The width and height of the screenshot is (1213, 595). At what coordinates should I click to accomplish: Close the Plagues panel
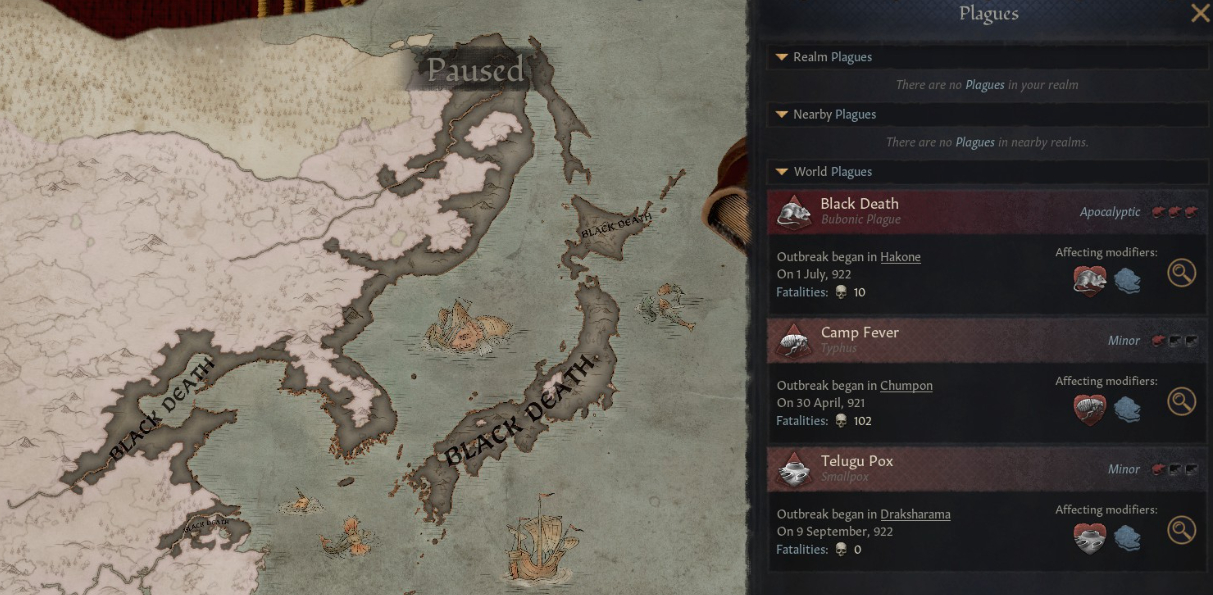pyautogui.click(x=1199, y=13)
